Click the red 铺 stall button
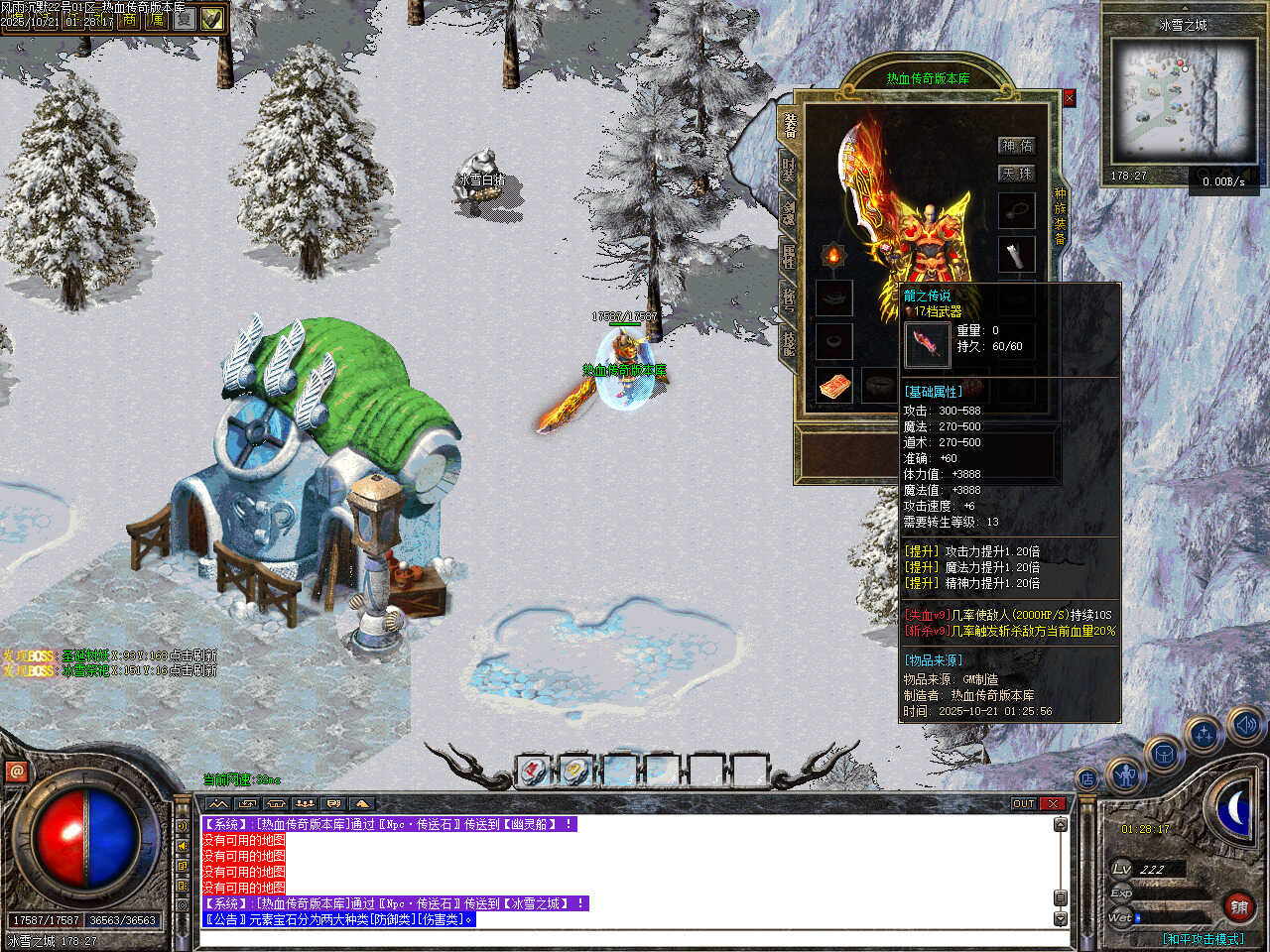This screenshot has height=952, width=1270. pos(1239,906)
